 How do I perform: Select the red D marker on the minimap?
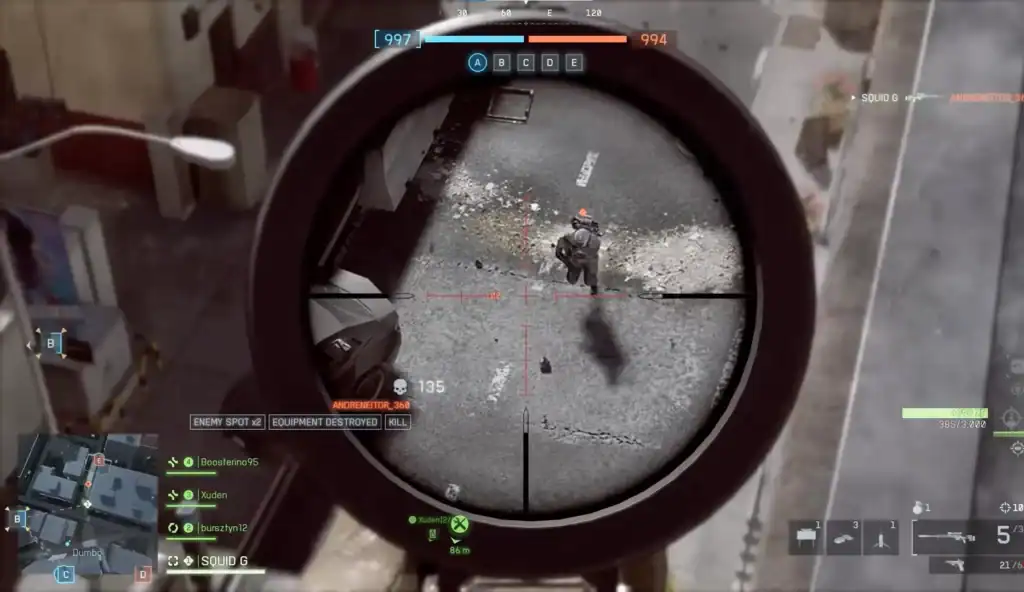tap(144, 574)
